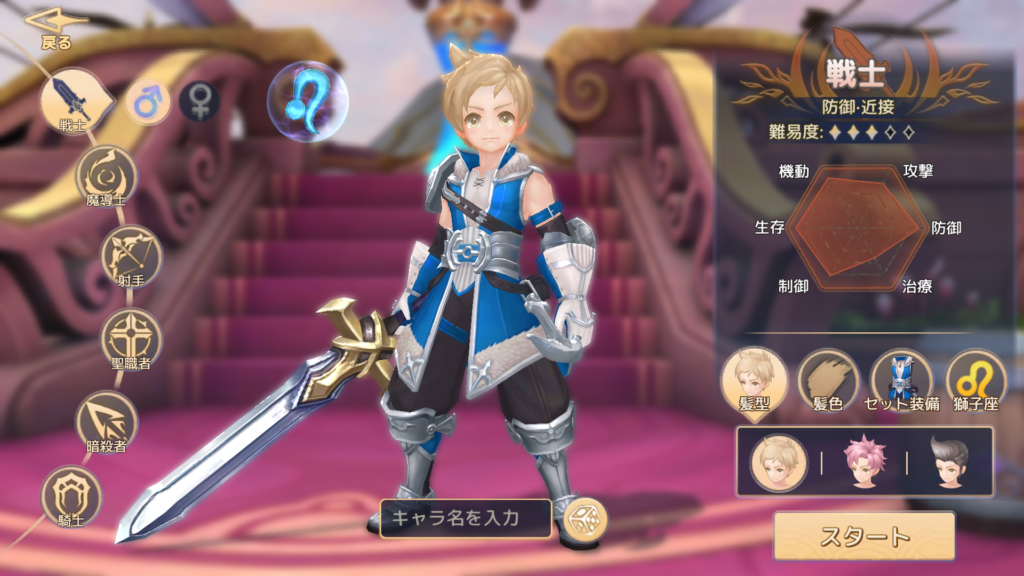Image resolution: width=1024 pixels, height=576 pixels.
Task: Choose the male gender symbol
Action: 148,101
